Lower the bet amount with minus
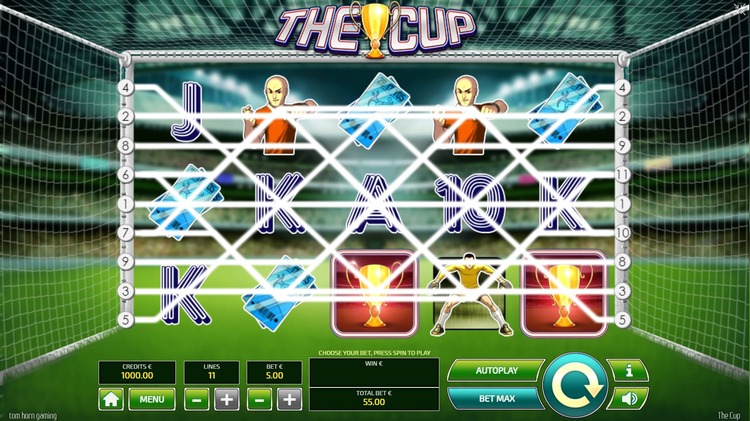Screen dimensions: 750x421 259,400
